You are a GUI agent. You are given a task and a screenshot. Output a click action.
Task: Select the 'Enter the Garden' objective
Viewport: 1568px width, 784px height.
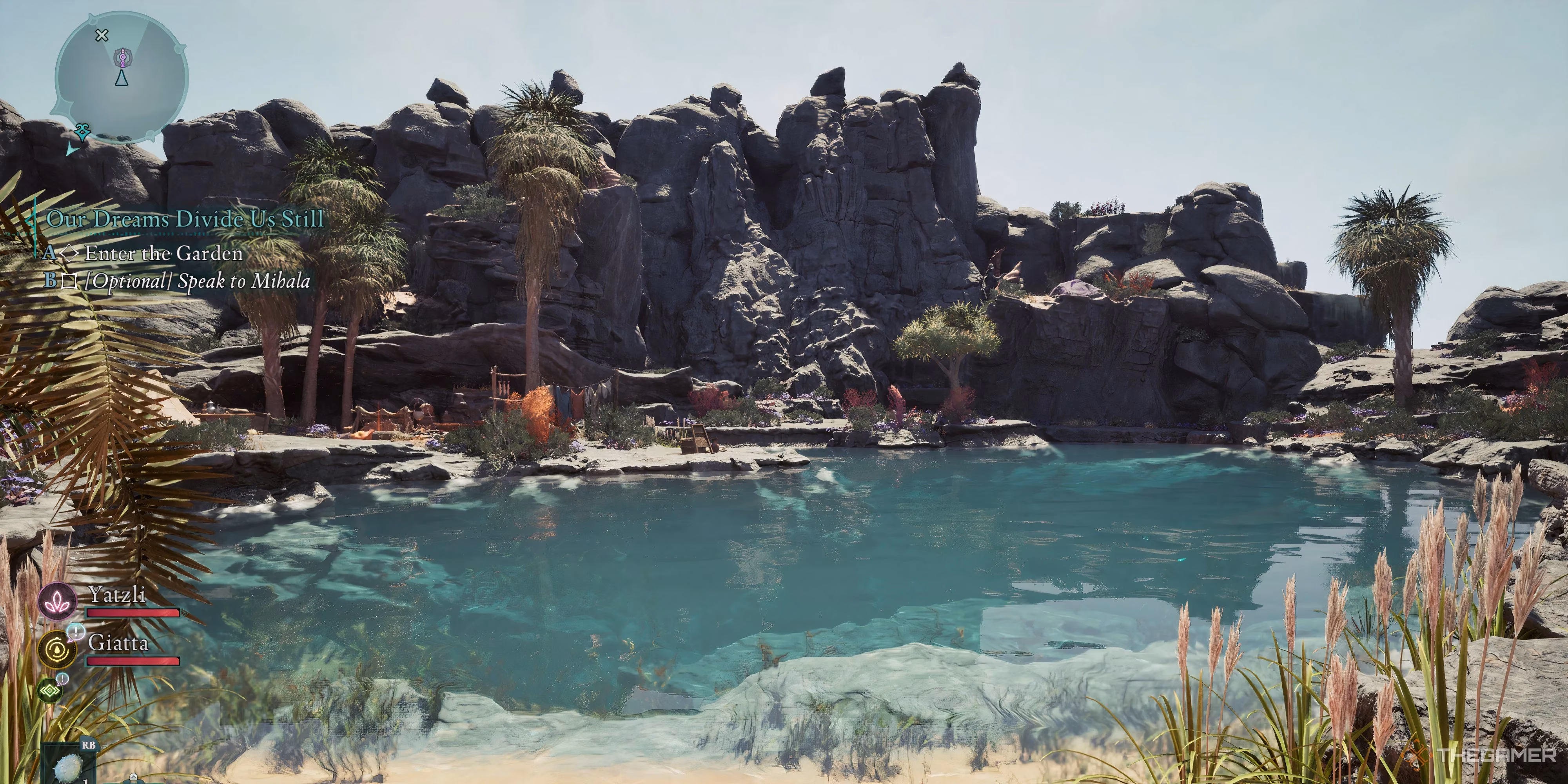pos(163,253)
